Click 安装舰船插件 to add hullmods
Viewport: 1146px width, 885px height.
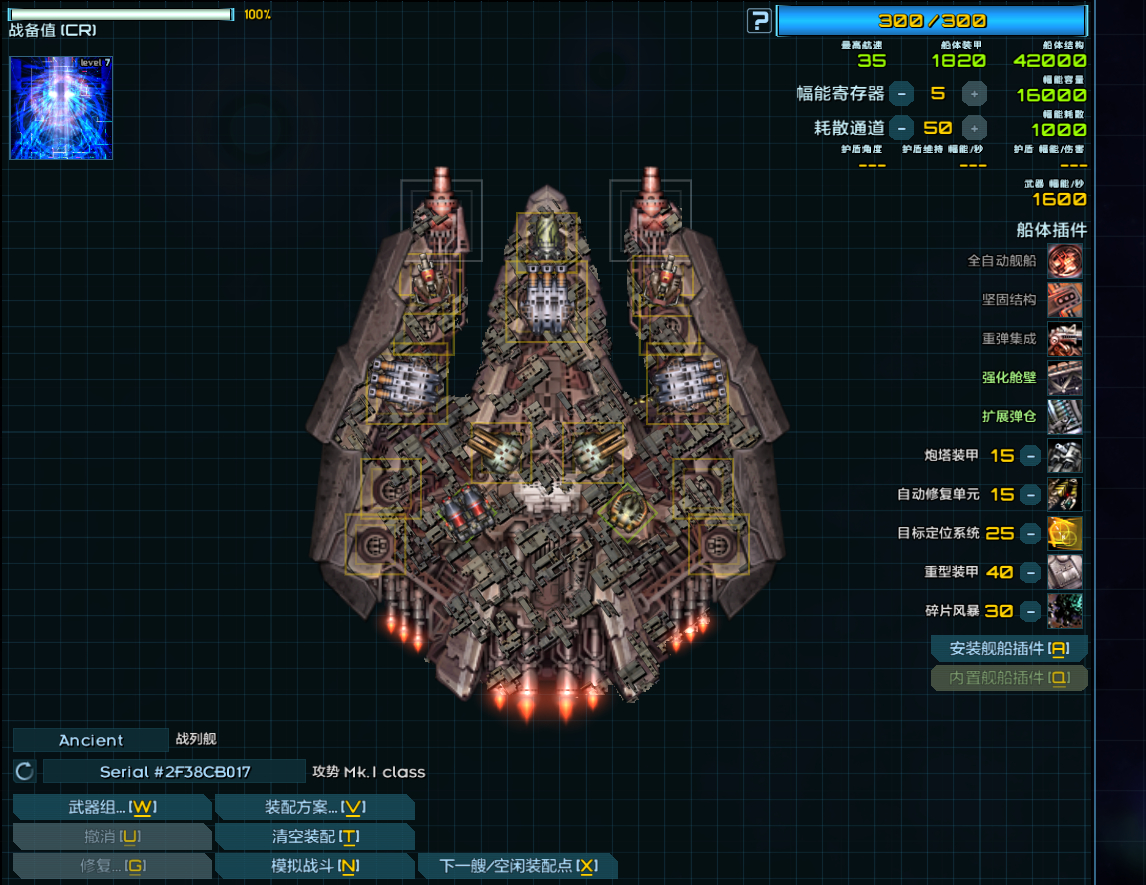click(x=1008, y=648)
